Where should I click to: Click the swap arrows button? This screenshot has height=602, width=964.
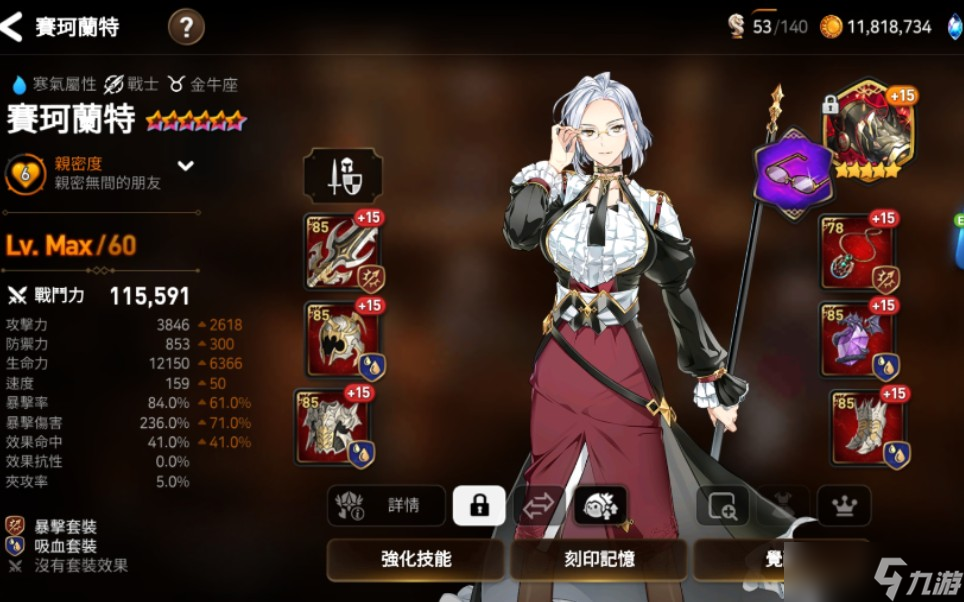[539, 506]
